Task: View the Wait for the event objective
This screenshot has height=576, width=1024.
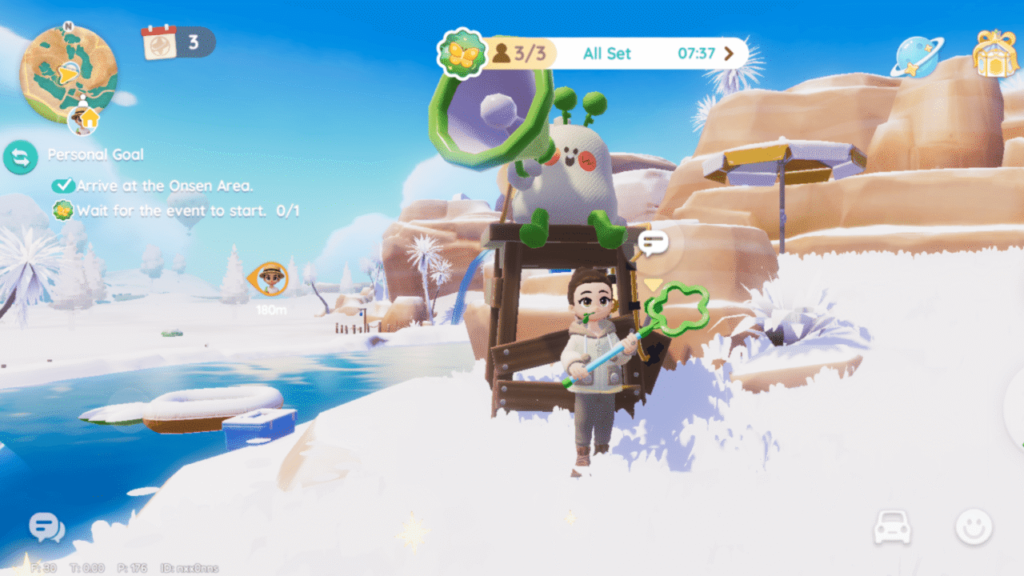Action: (176, 211)
